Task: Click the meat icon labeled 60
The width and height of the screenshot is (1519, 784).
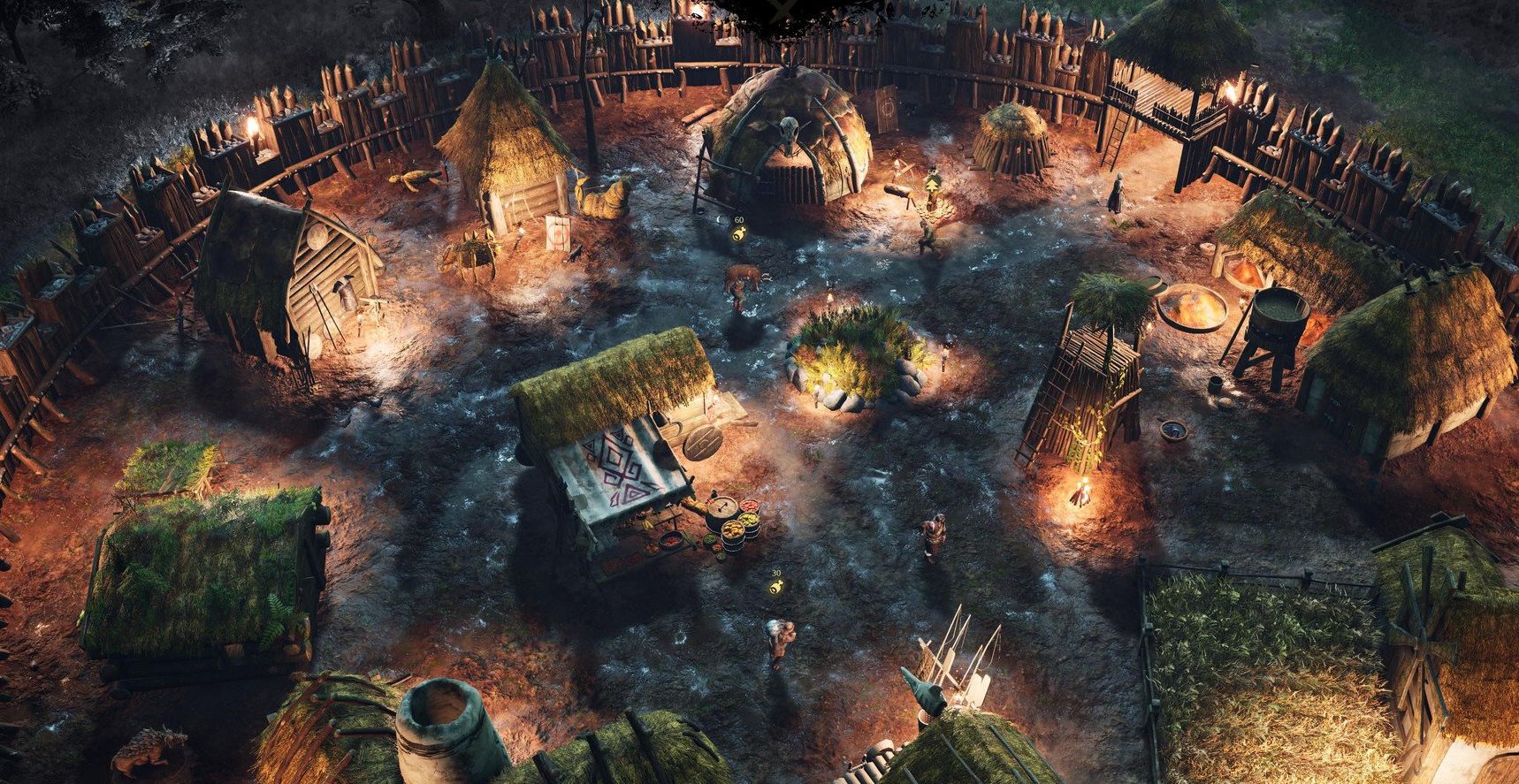Action: pos(739,234)
